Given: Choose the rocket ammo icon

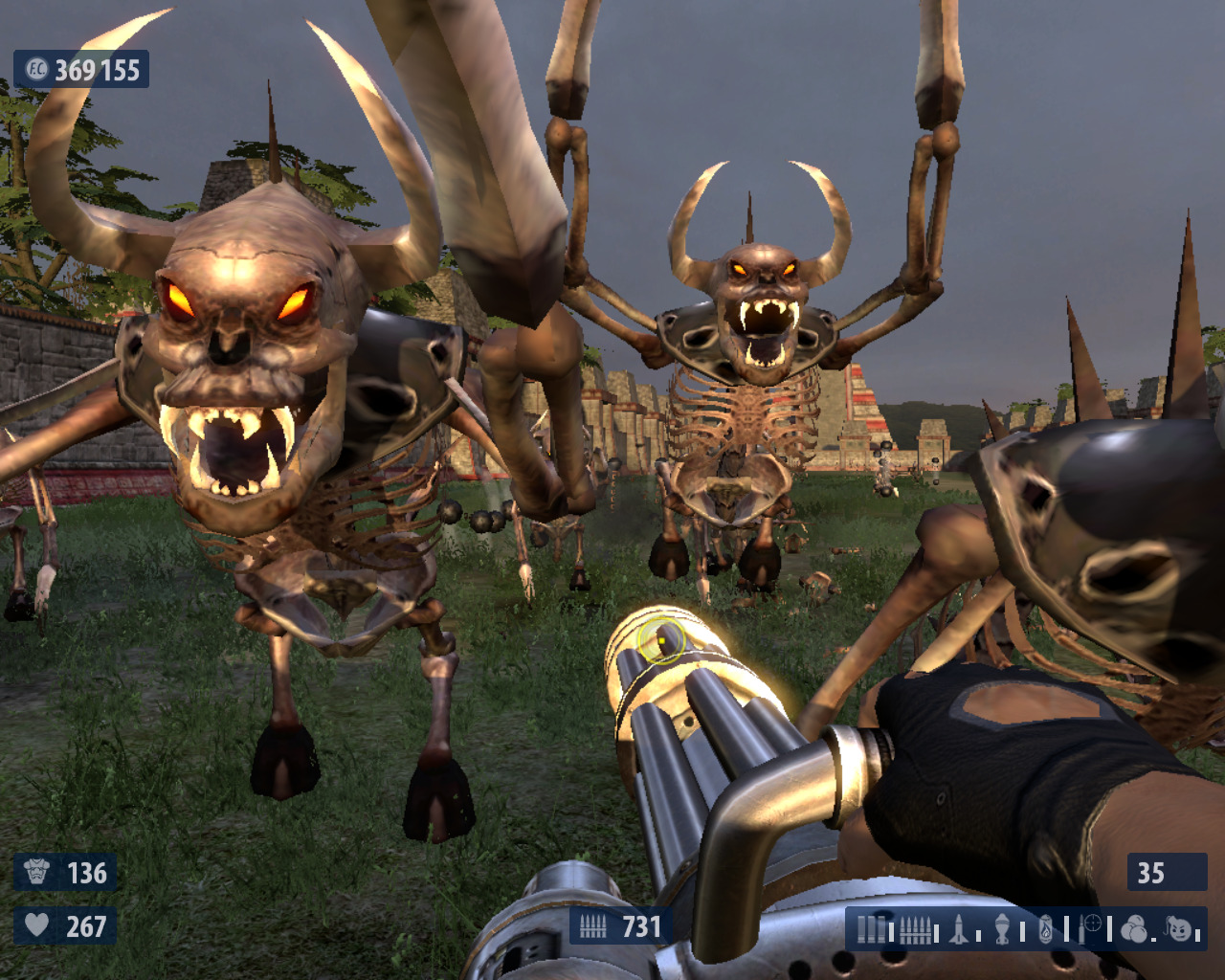Looking at the screenshot, I should [958, 928].
